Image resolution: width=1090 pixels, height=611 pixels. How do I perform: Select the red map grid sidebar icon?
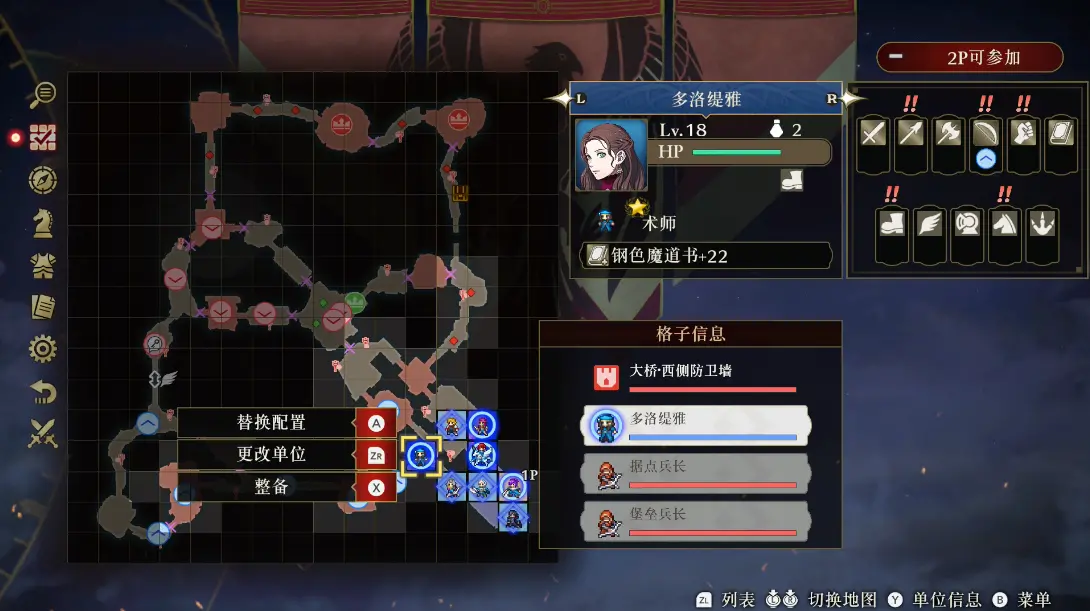point(43,138)
